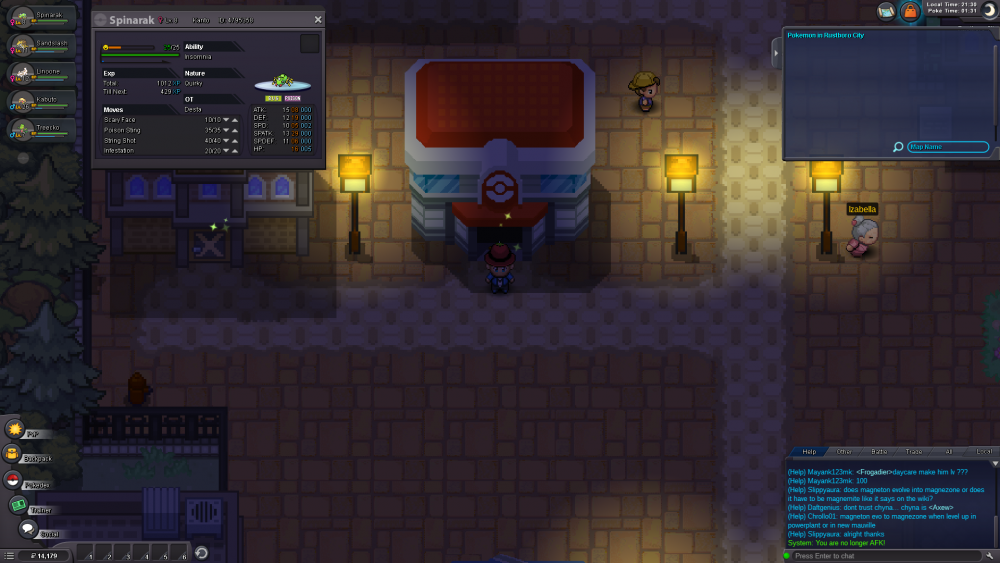This screenshot has width=1000, height=563.
Task: Open chat settings with the wrench icon
Action: tap(992, 555)
